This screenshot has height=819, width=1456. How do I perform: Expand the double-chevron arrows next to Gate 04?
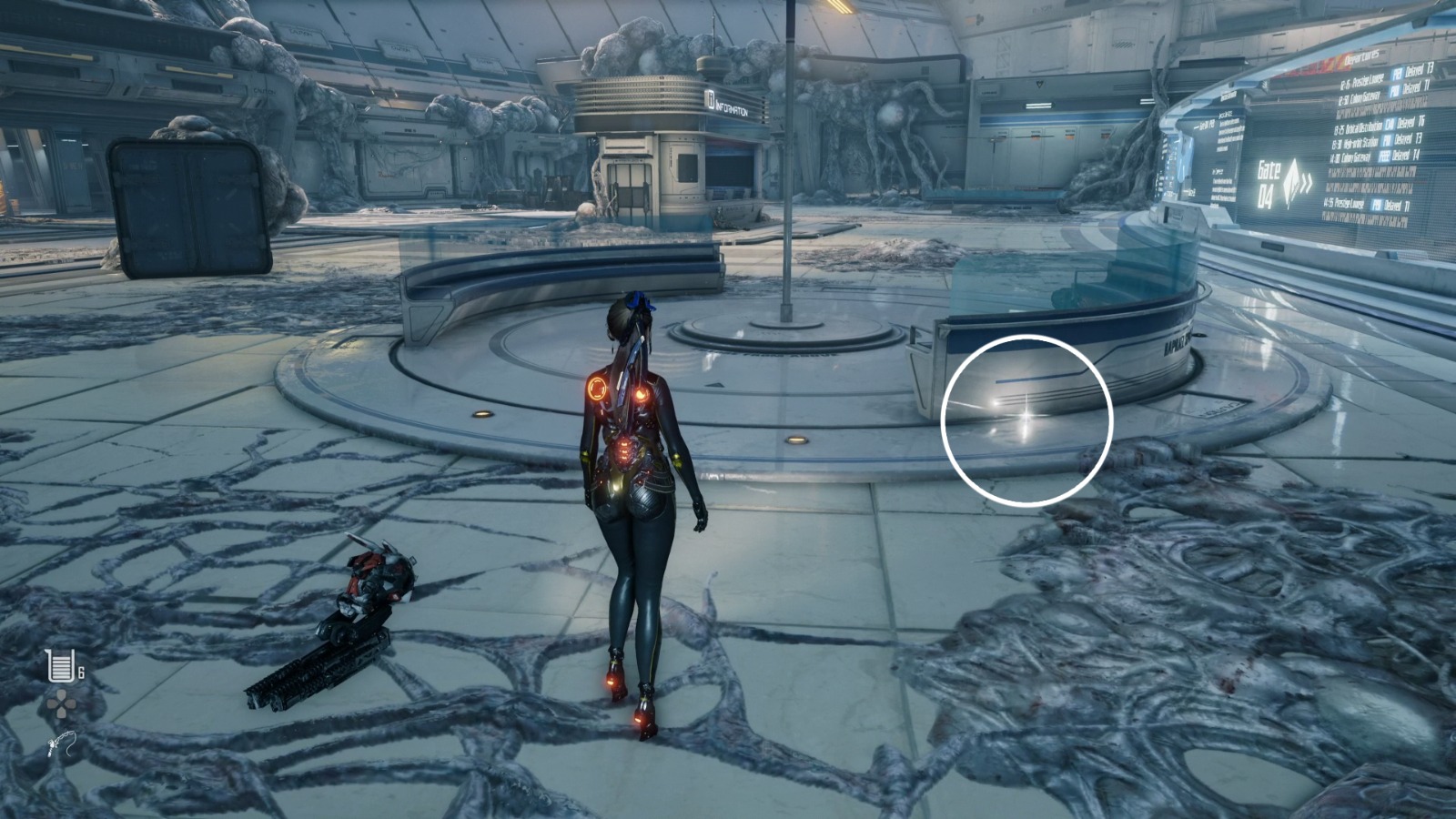coord(1307,182)
